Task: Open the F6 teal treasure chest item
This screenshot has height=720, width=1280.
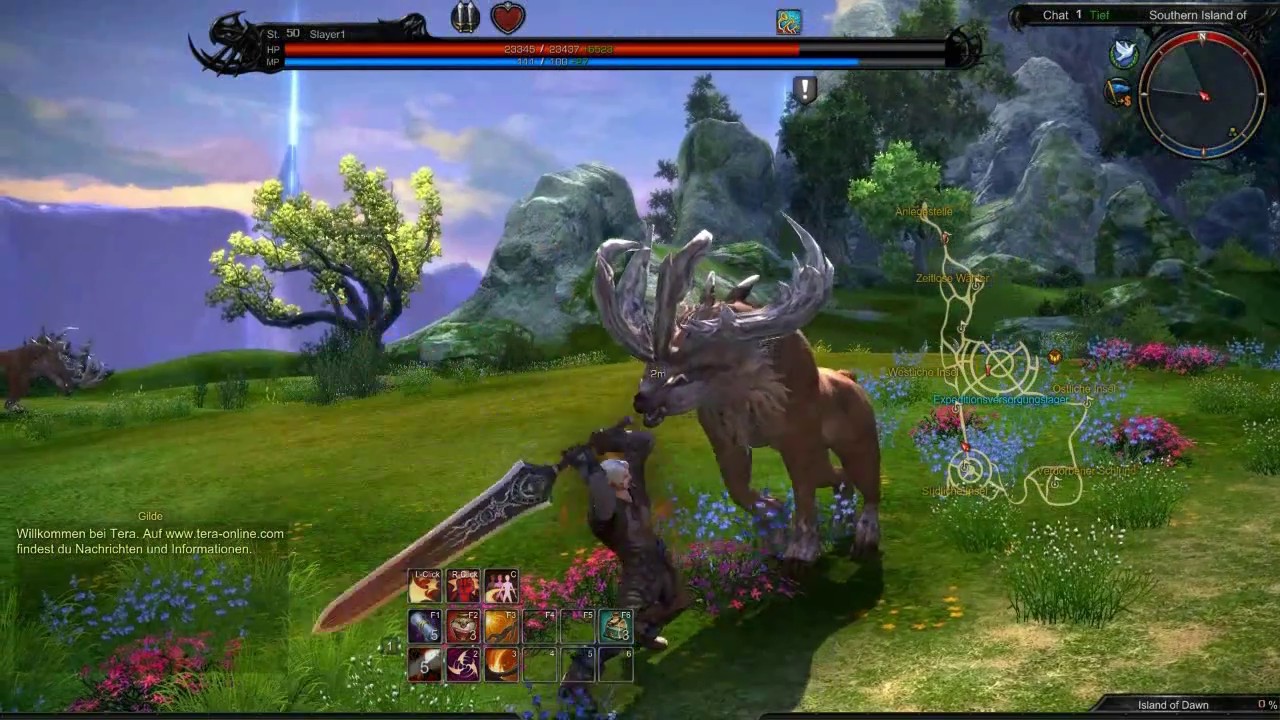Action: coord(616,626)
